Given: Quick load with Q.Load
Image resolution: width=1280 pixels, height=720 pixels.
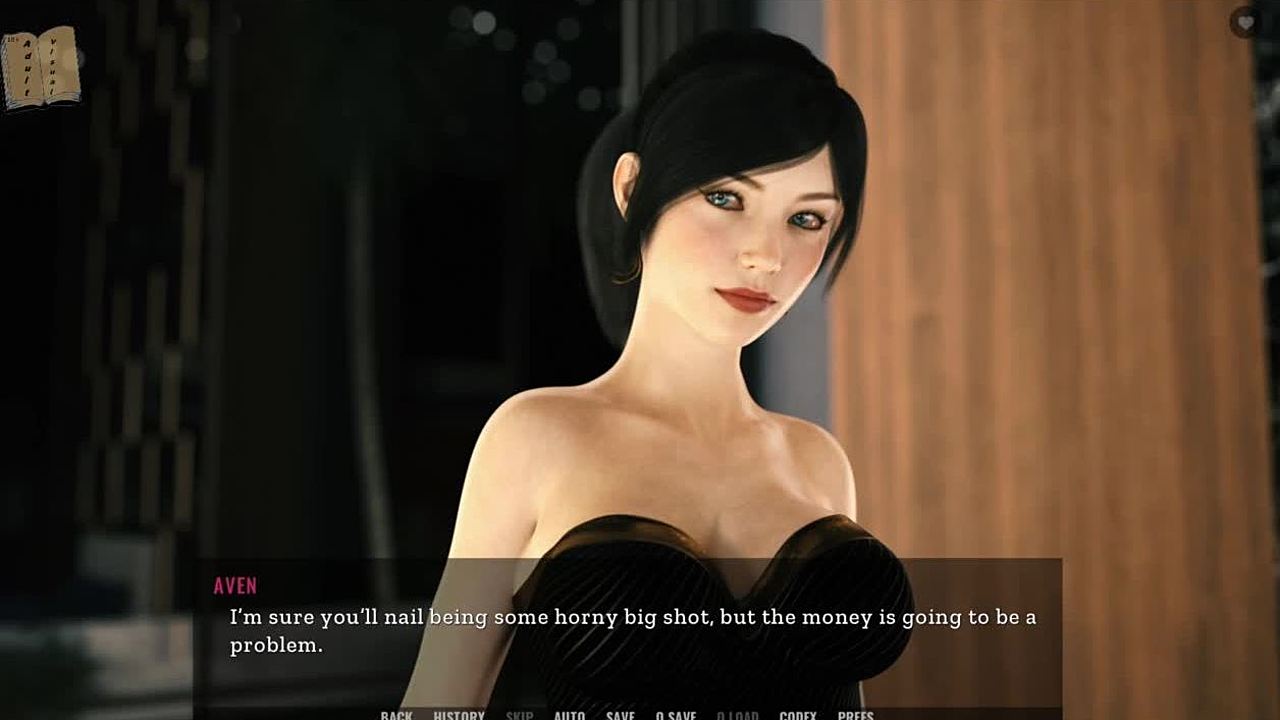Looking at the screenshot, I should pos(738,715).
